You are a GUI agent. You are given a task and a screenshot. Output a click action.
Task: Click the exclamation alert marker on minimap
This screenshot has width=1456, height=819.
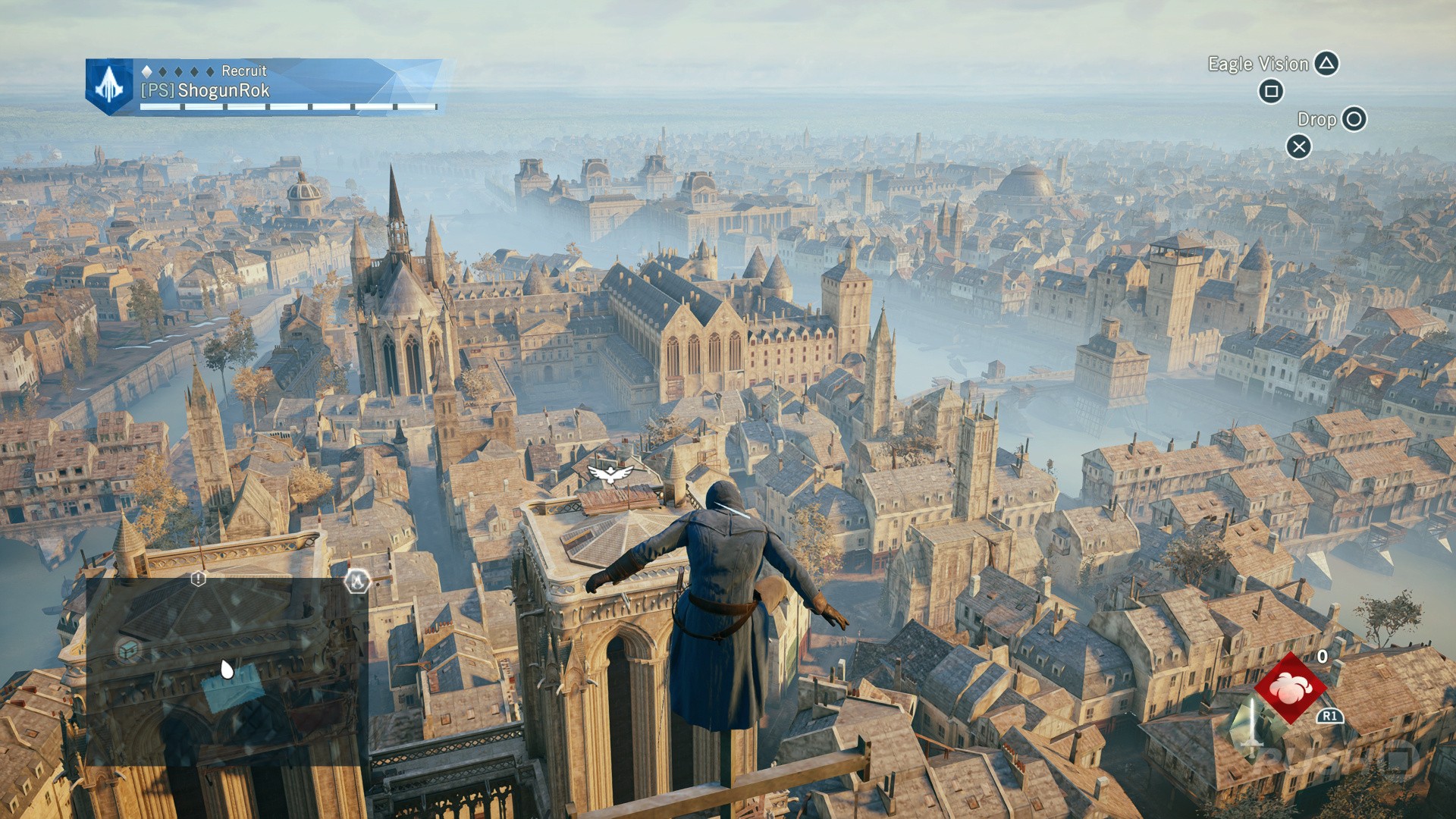click(198, 579)
